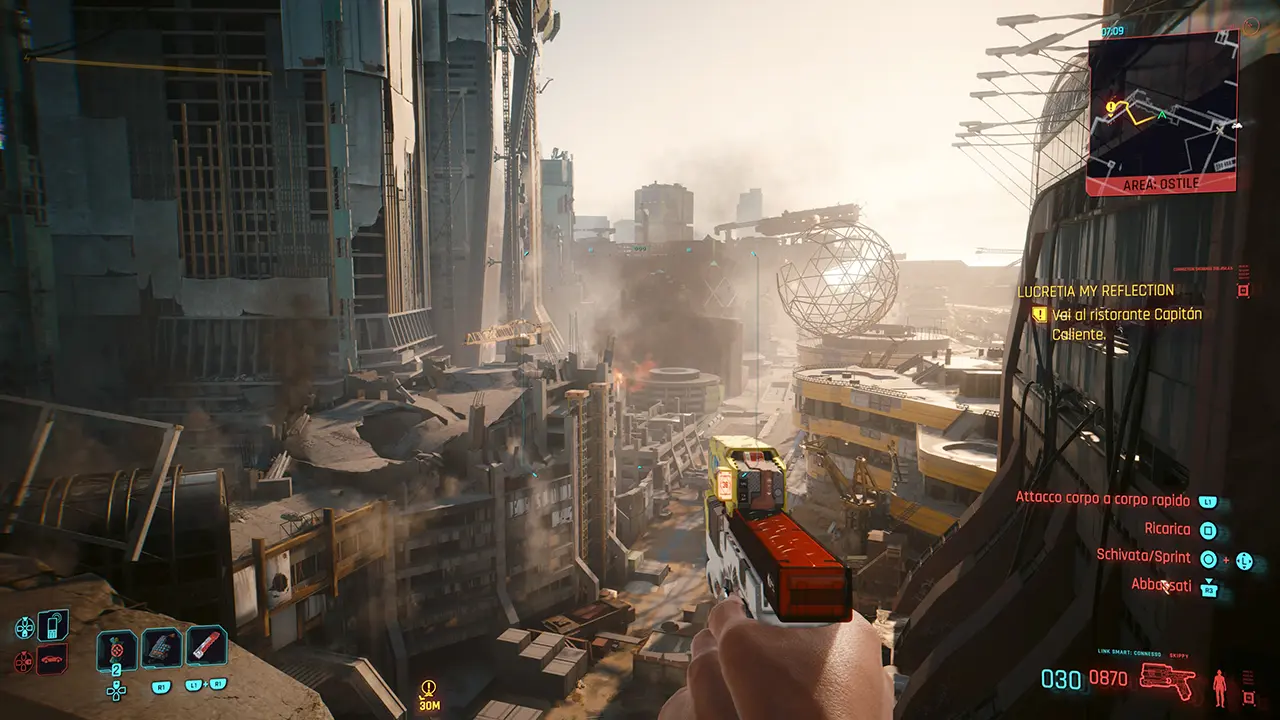The height and width of the screenshot is (720, 1280).
Task: Click the red D-pad down indicator
Action: (23, 660)
